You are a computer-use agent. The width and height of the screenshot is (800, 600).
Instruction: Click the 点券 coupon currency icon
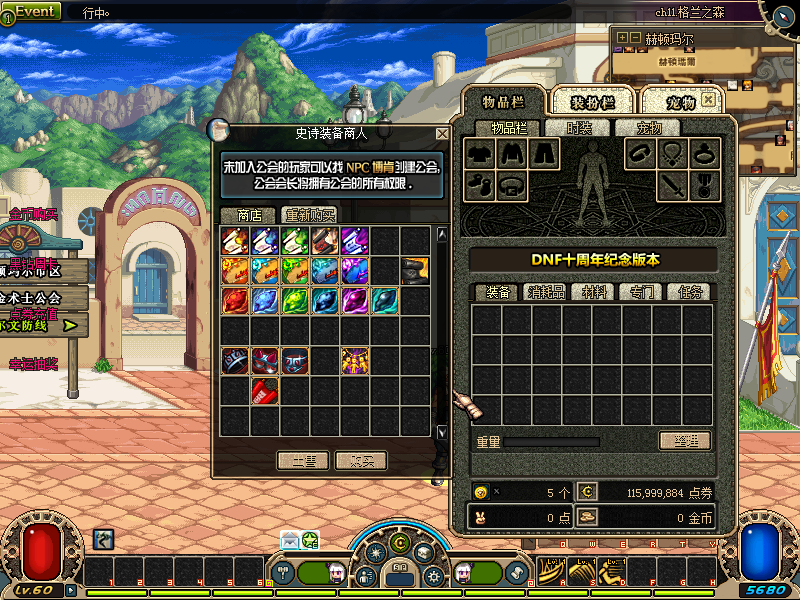pos(588,492)
